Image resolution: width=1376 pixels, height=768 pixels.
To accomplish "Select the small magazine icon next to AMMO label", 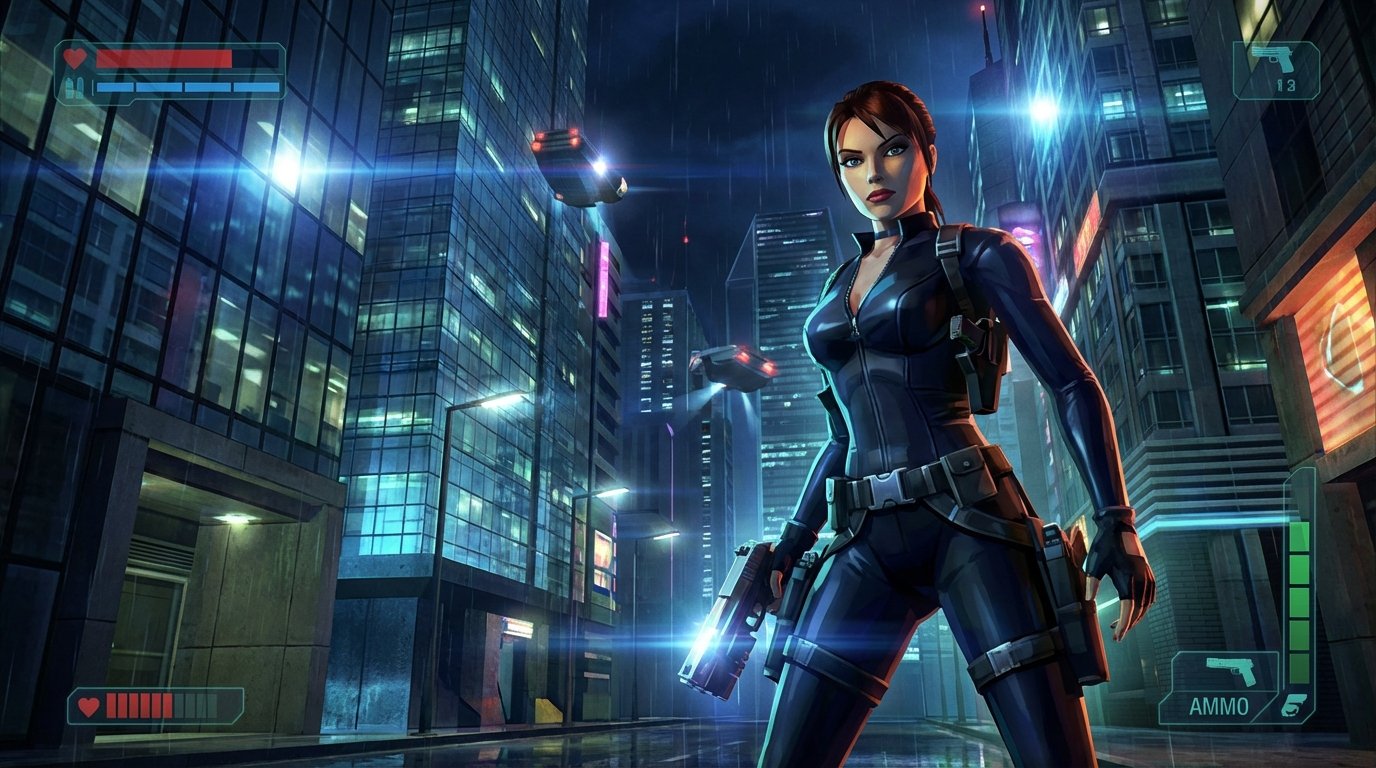I will (1295, 707).
